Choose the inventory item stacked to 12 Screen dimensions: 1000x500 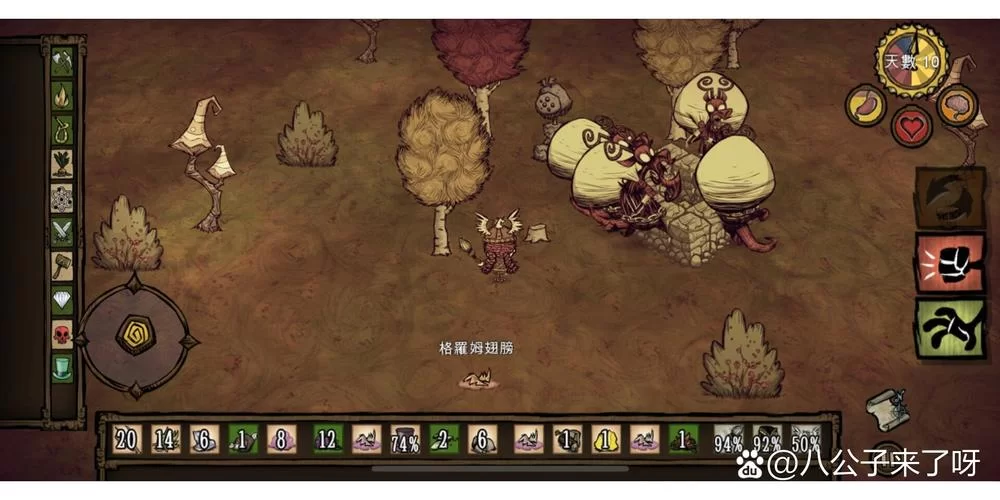pyautogui.click(x=328, y=439)
